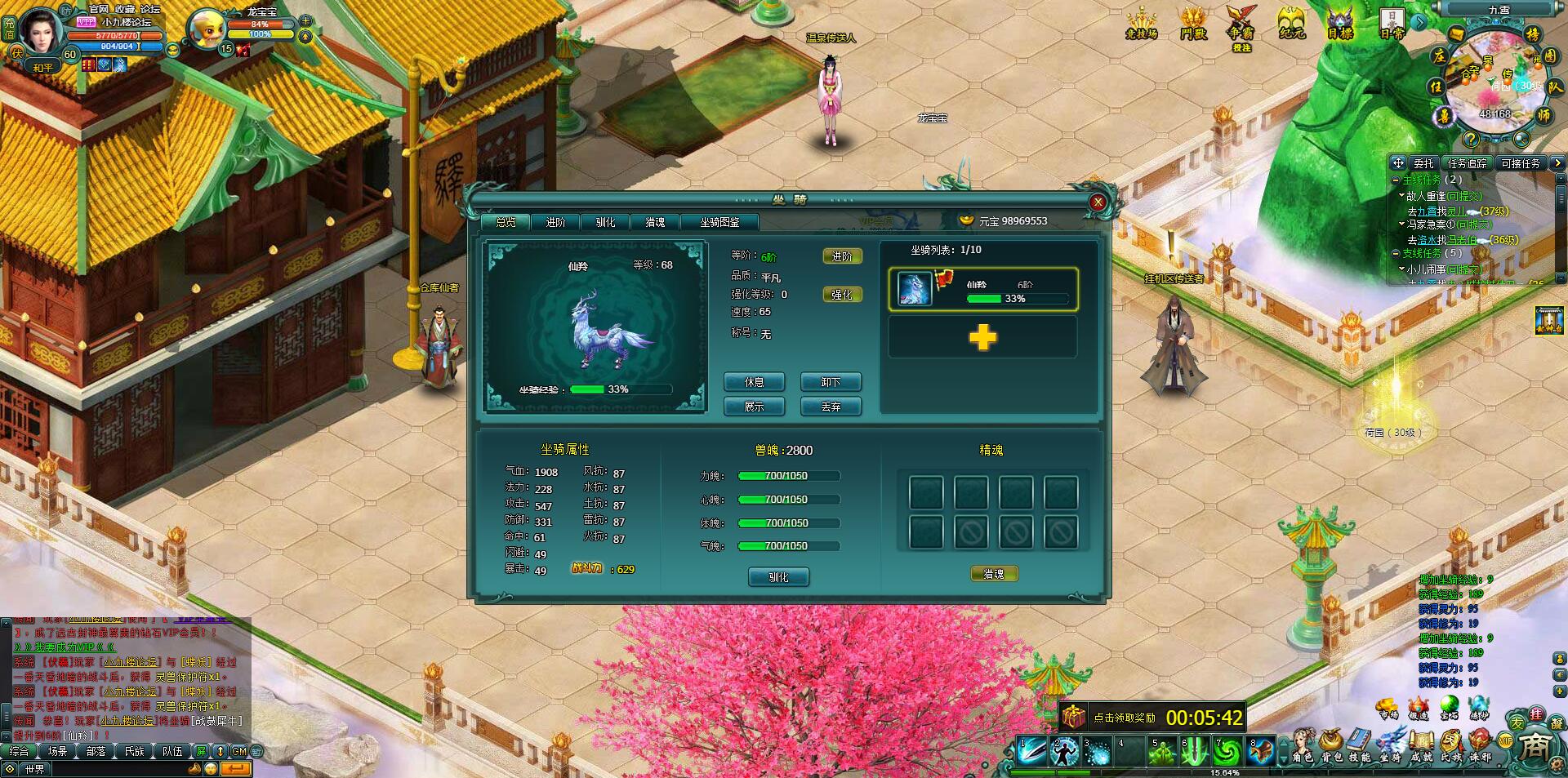1568x778 pixels.
Task: Choose the 丢弃 button
Action: tap(831, 407)
